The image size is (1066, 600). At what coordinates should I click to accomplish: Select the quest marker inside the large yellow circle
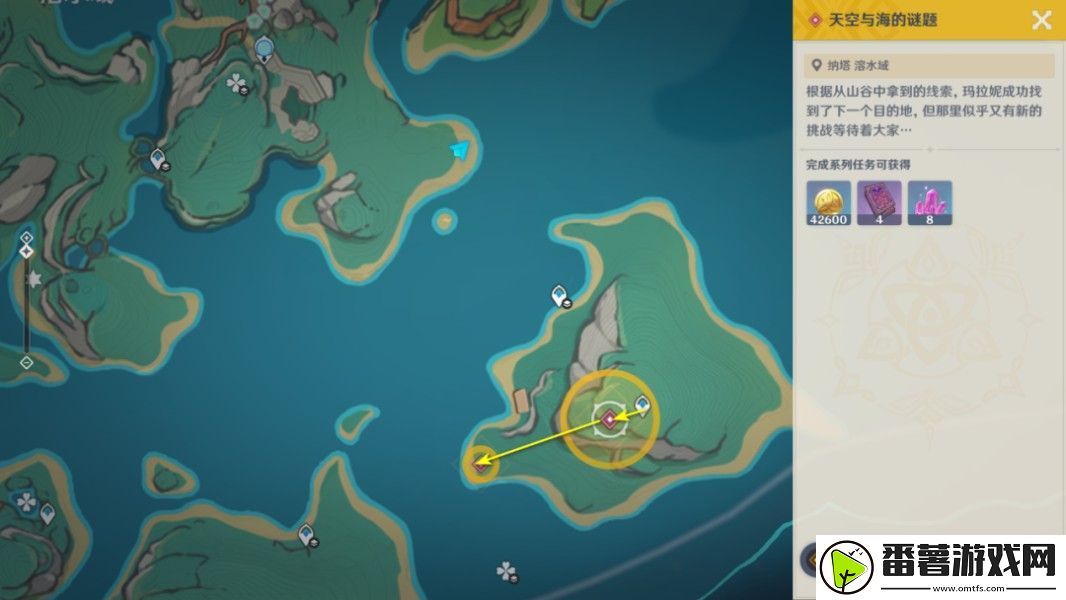point(609,419)
